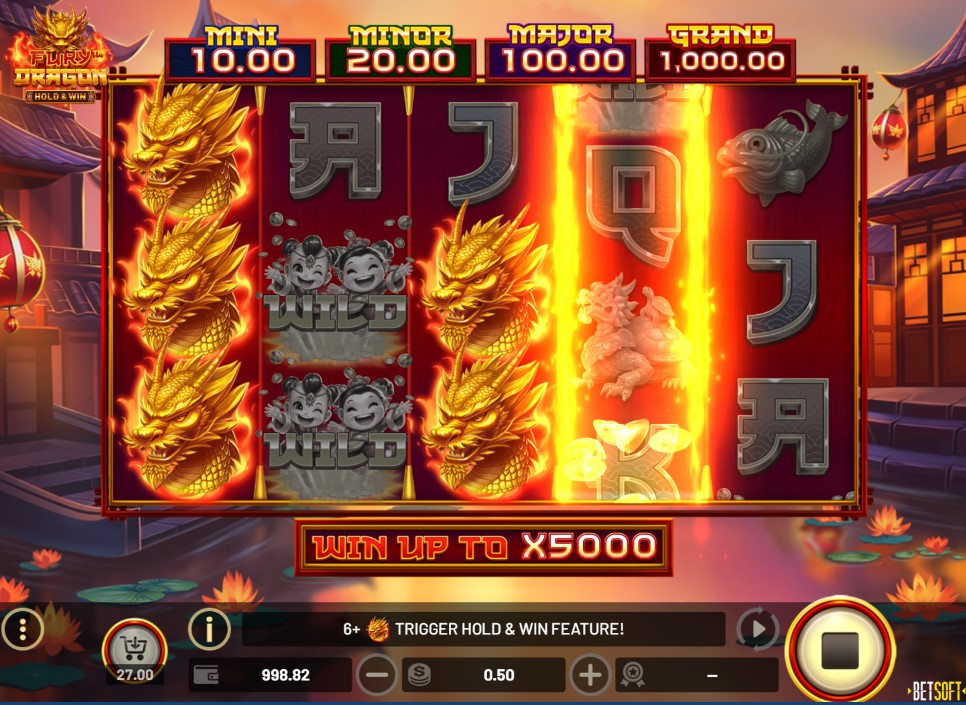Open the wallet balance display
Image resolution: width=966 pixels, height=705 pixels.
pyautogui.click(x=270, y=675)
